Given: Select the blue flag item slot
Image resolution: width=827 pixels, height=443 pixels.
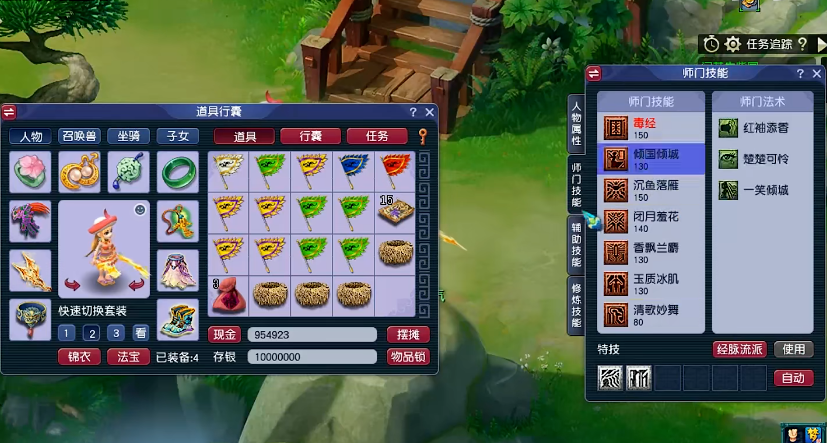Looking at the screenshot, I should (355, 166).
